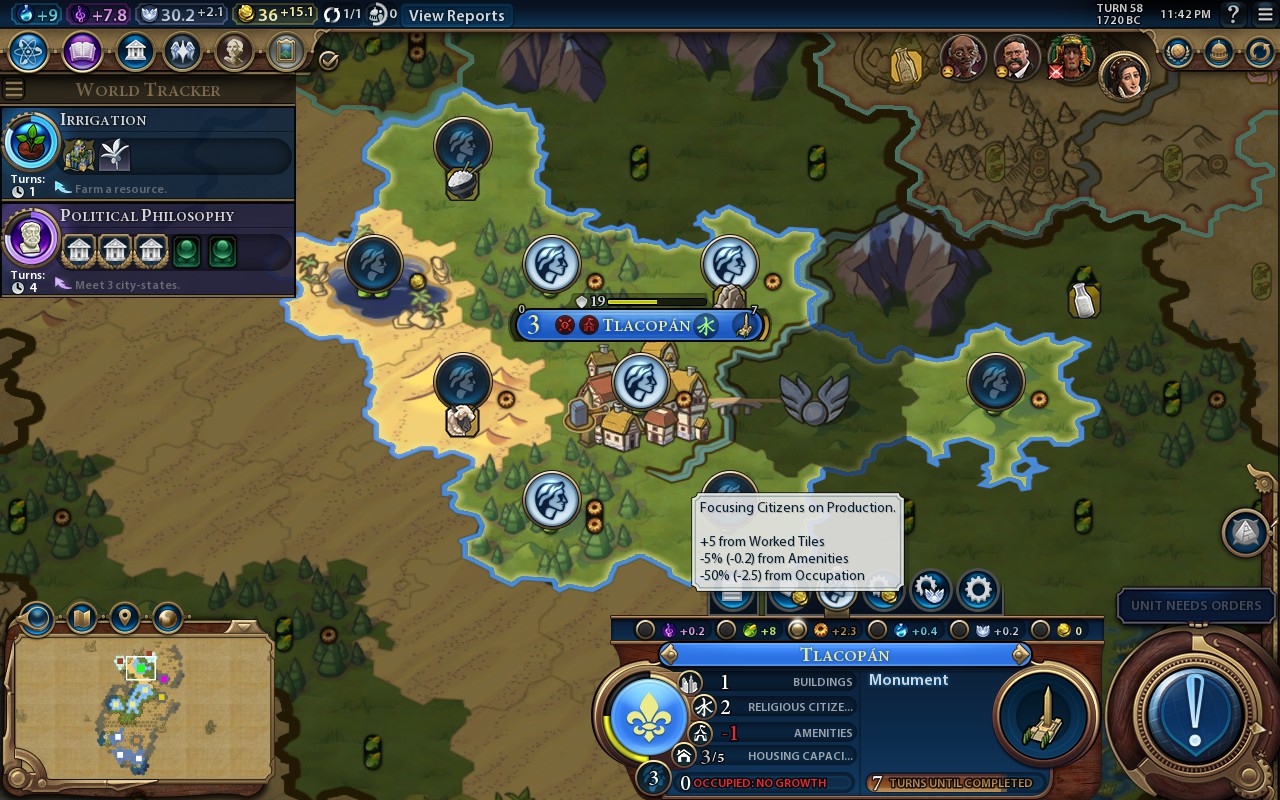The height and width of the screenshot is (800, 1280).
Task: Open diplomacy with Teddy Roosevelt's portrait
Action: pyautogui.click(x=1017, y=58)
